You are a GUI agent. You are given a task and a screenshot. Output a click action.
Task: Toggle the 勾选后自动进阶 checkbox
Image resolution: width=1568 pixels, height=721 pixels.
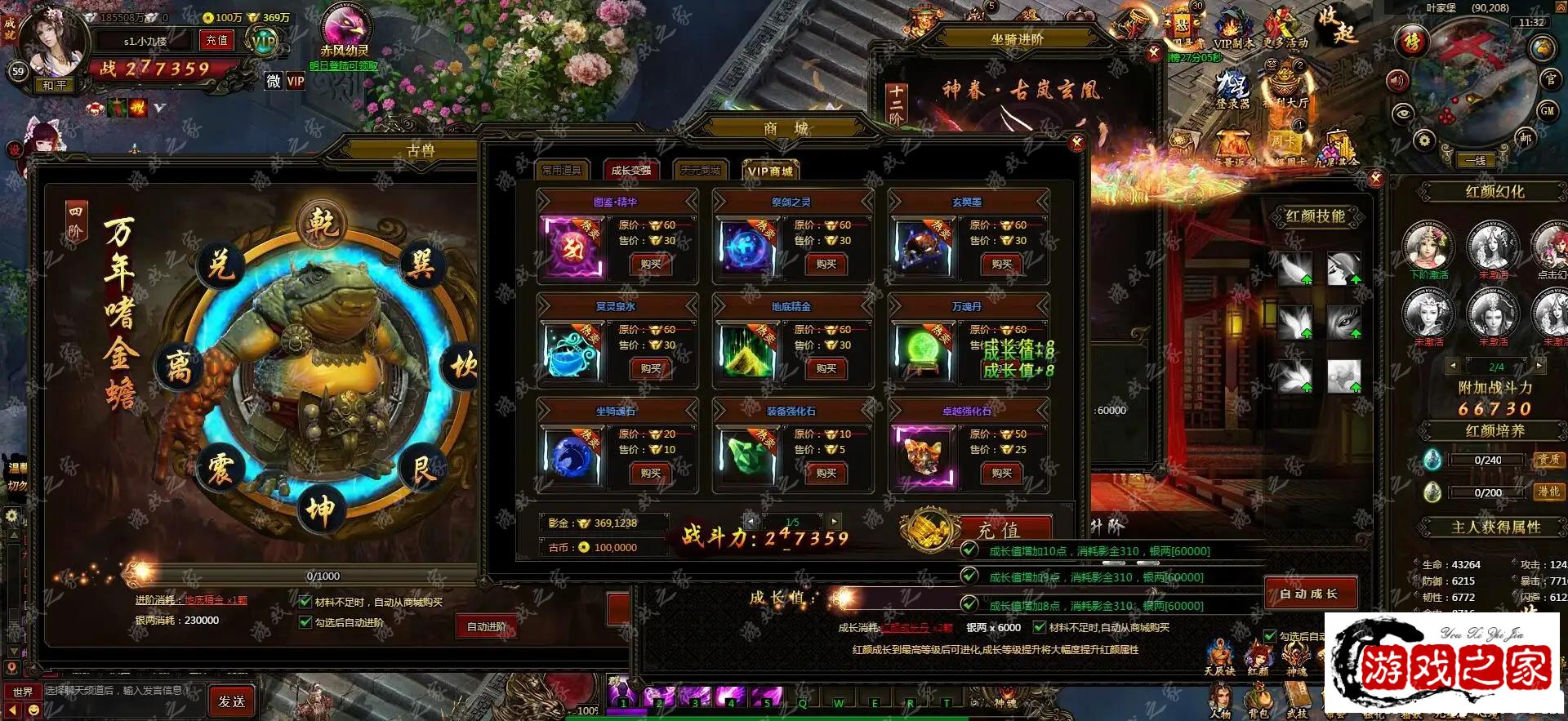pos(306,622)
